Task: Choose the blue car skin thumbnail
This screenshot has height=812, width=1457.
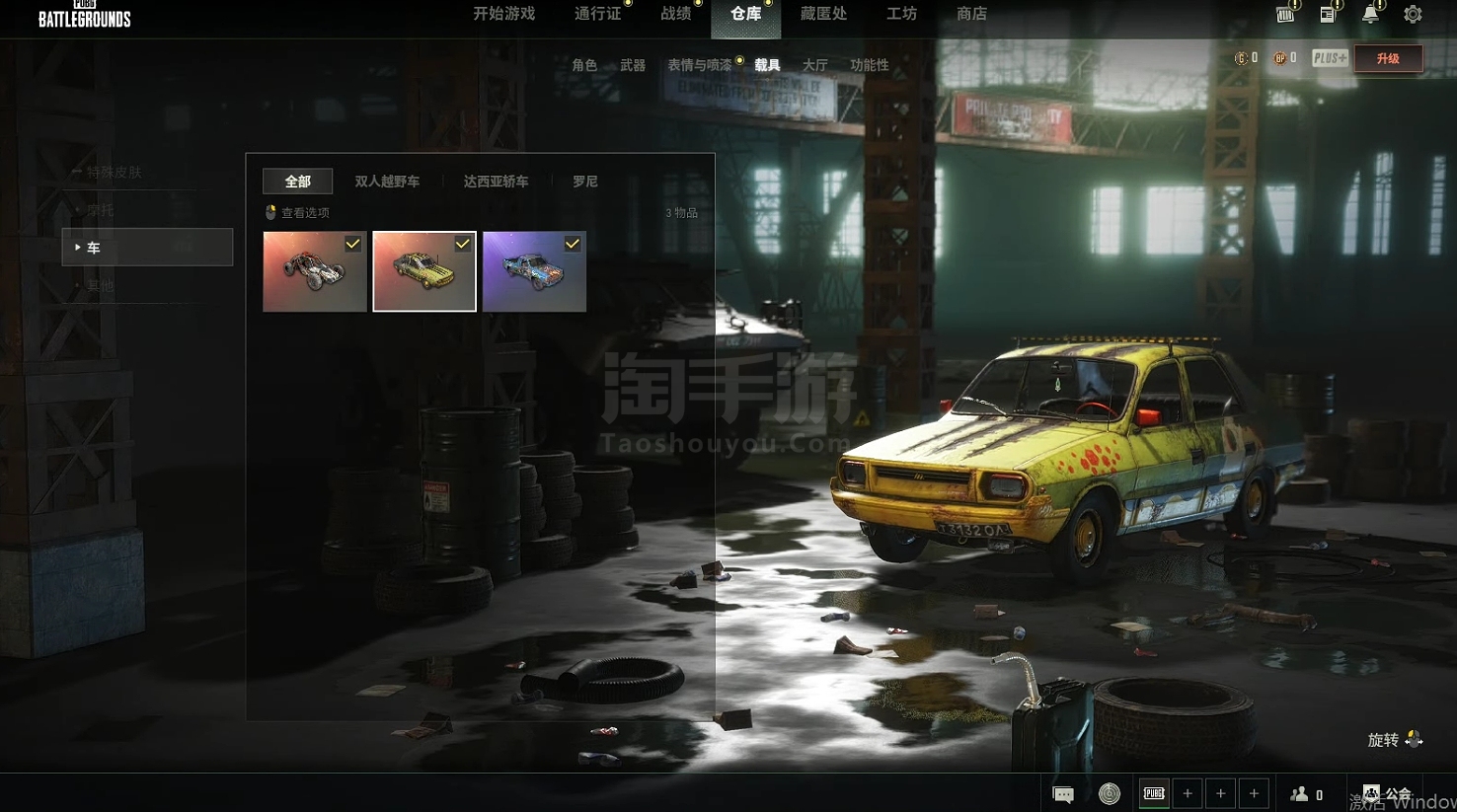Action: tap(534, 271)
